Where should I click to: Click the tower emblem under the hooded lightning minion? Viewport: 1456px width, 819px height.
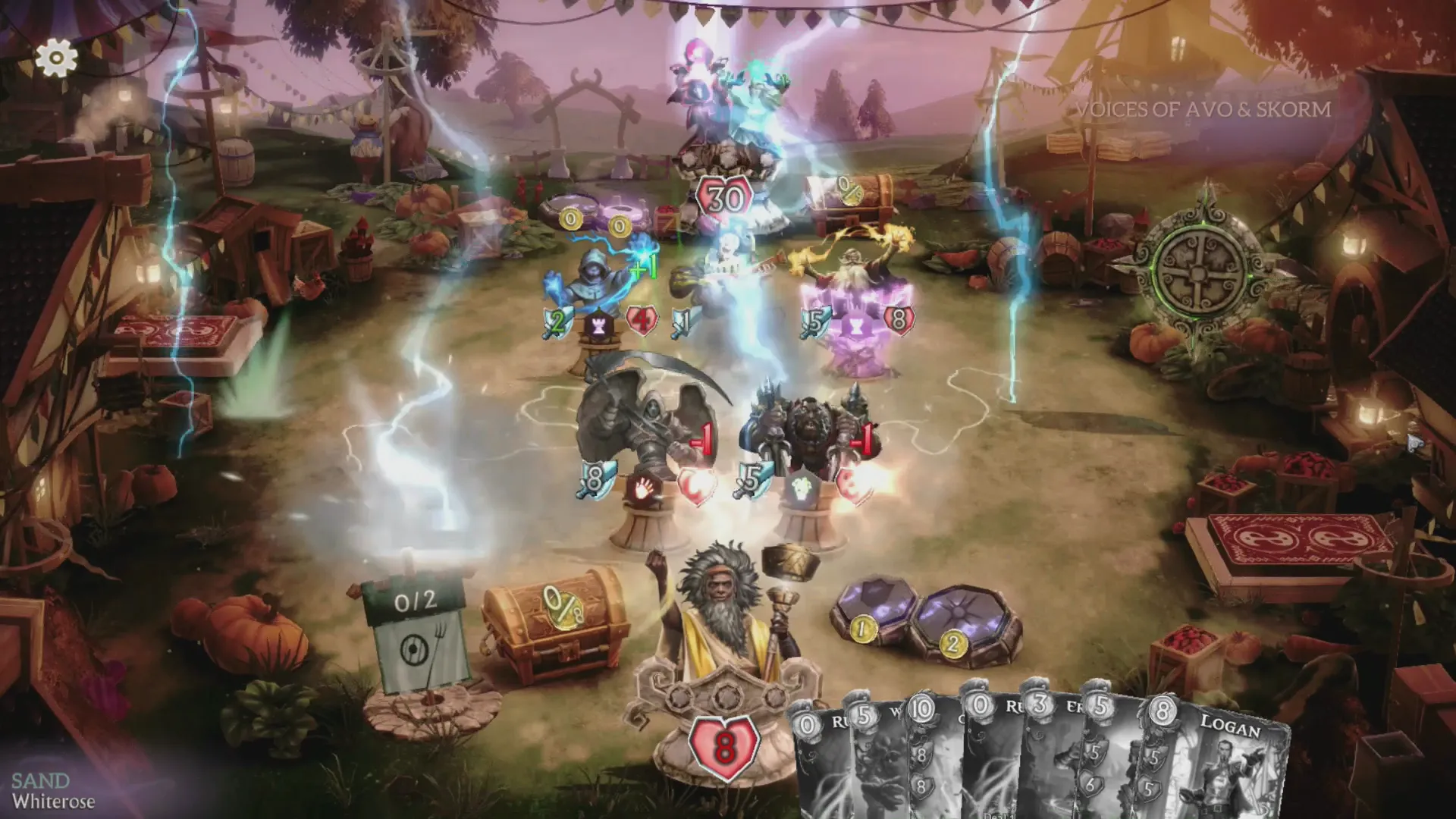pos(598,325)
